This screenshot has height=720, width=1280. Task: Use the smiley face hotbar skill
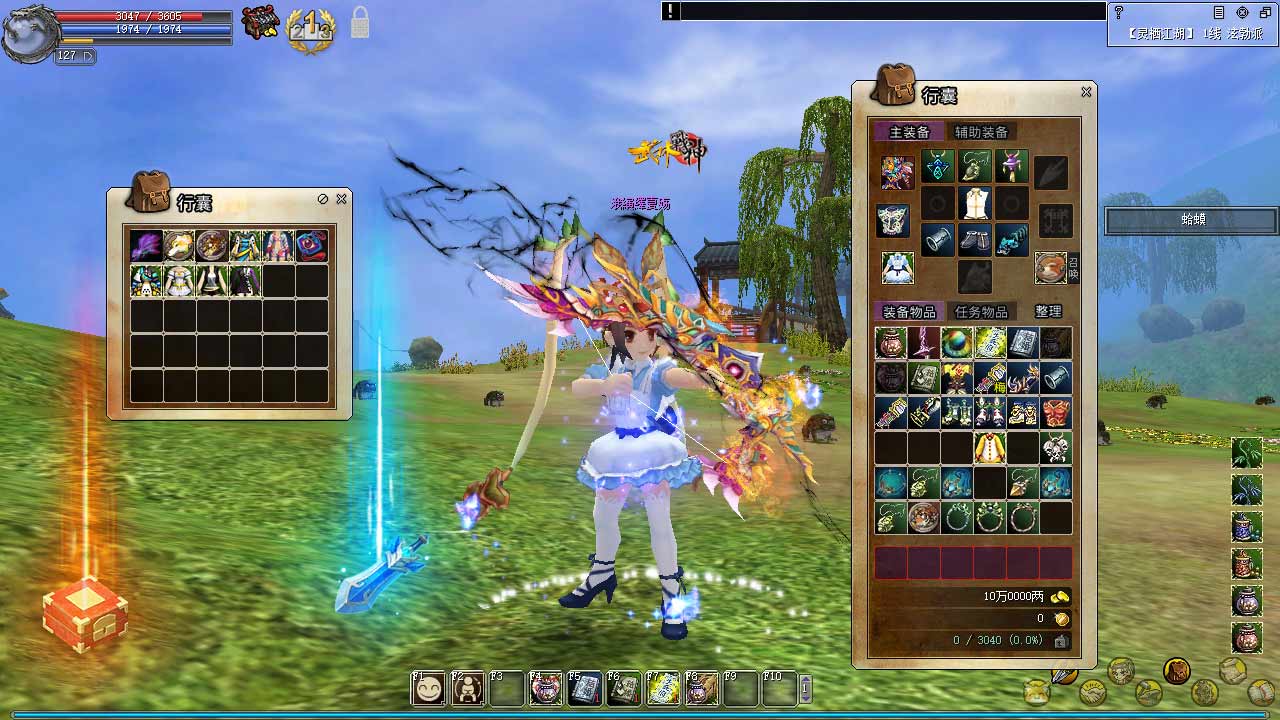tap(428, 689)
